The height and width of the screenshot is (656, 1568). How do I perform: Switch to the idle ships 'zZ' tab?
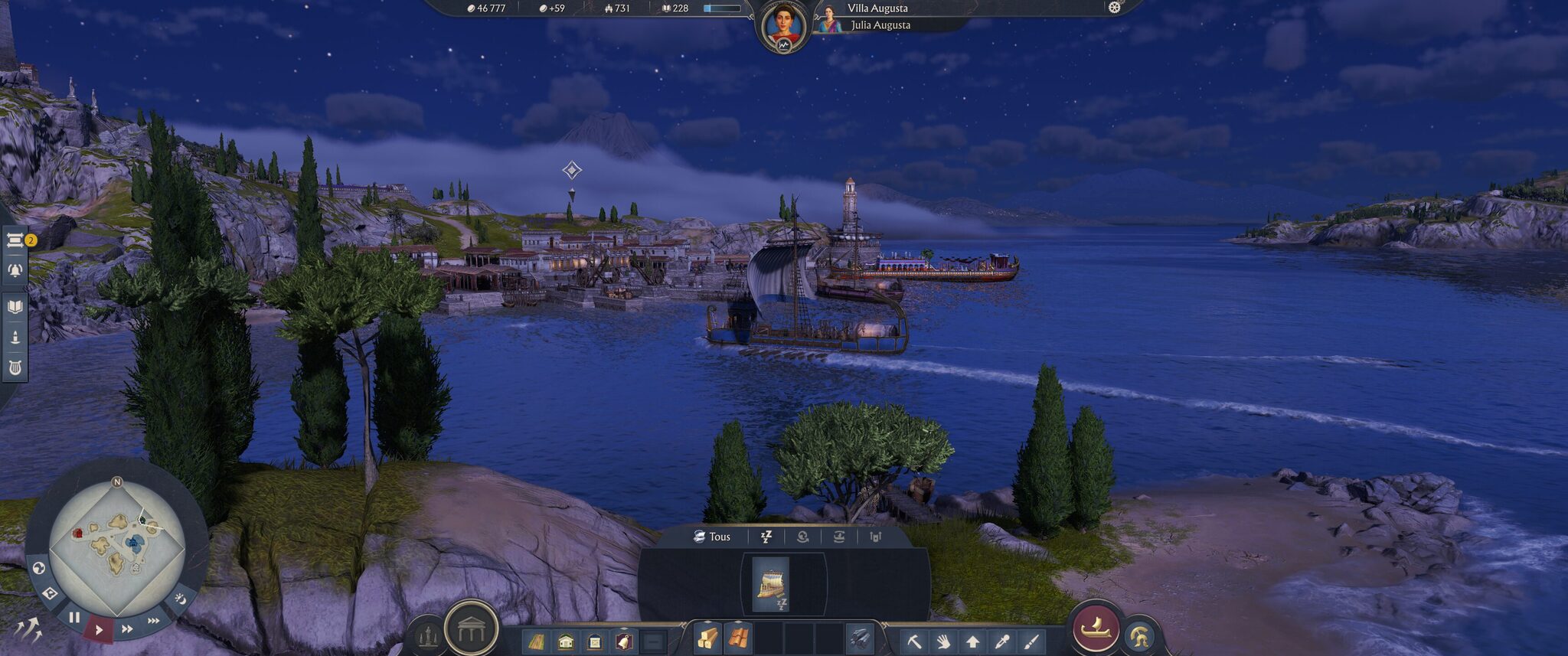(766, 537)
